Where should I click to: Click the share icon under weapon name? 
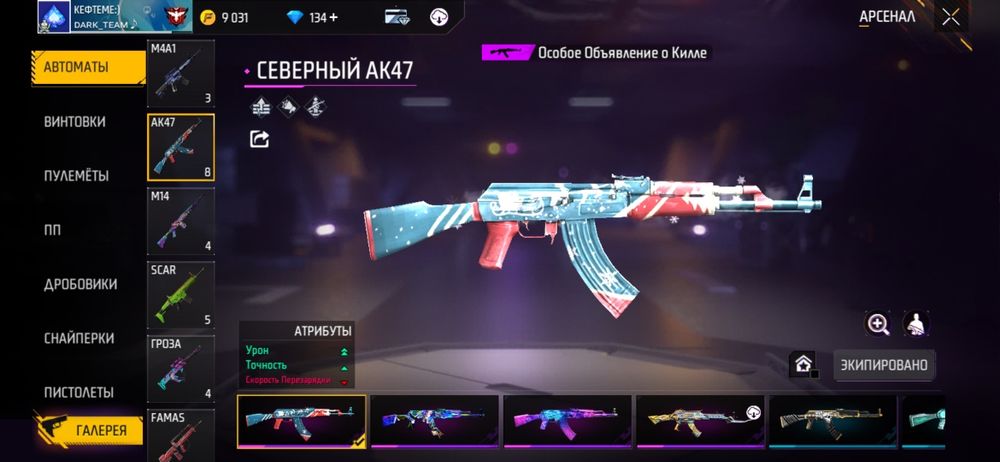(x=260, y=139)
